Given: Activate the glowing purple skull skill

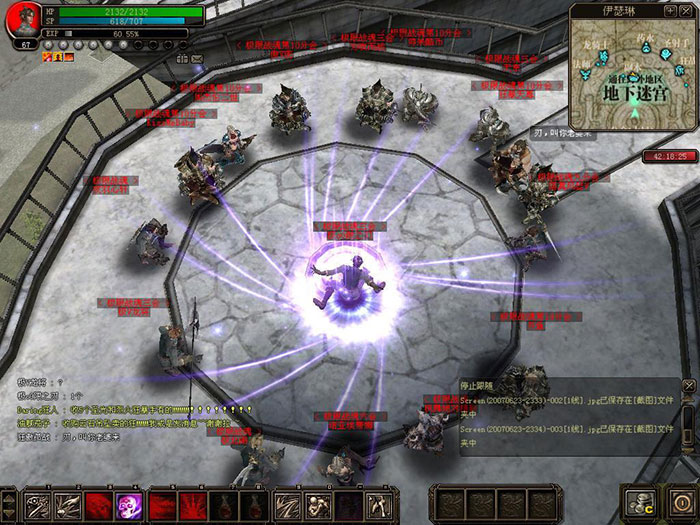Looking at the screenshot, I should pos(130,503).
